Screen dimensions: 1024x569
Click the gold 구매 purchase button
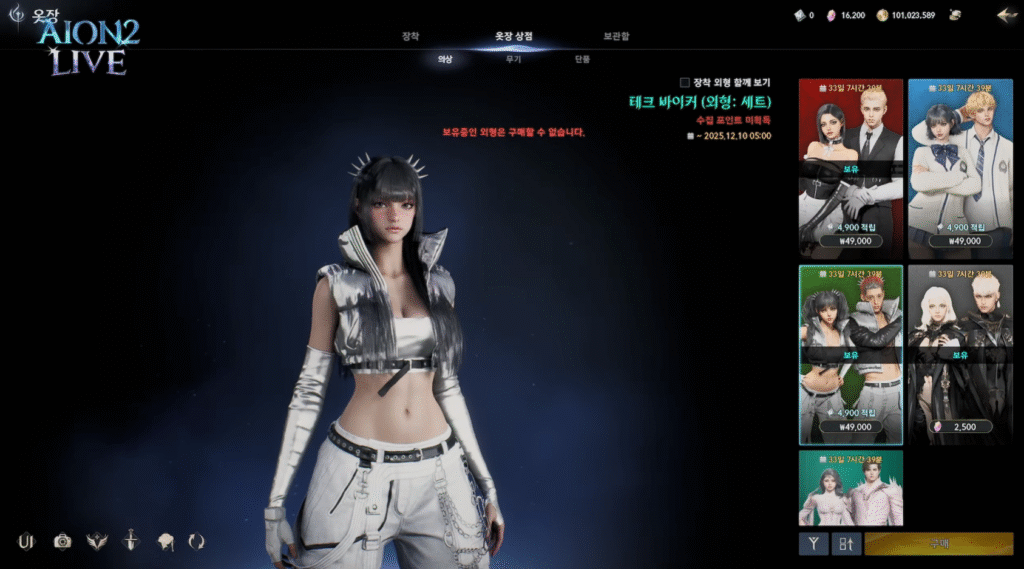(938, 544)
